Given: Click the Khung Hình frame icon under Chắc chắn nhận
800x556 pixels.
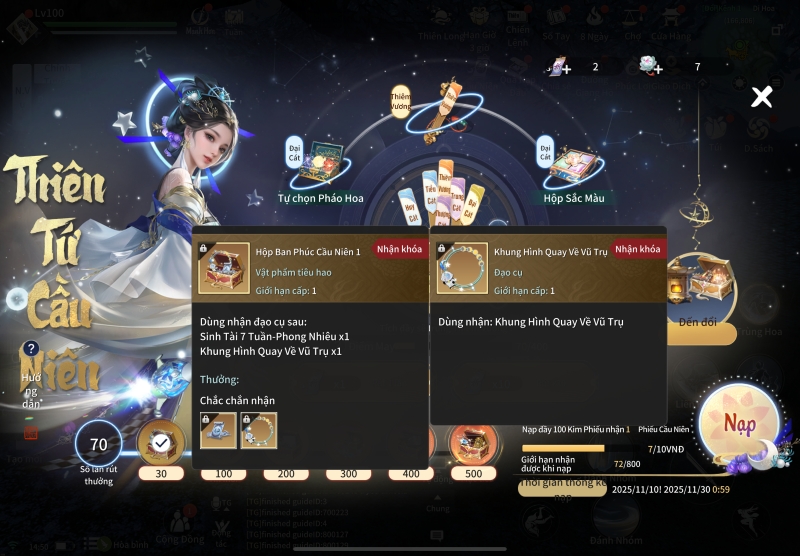Looking at the screenshot, I should [x=259, y=430].
